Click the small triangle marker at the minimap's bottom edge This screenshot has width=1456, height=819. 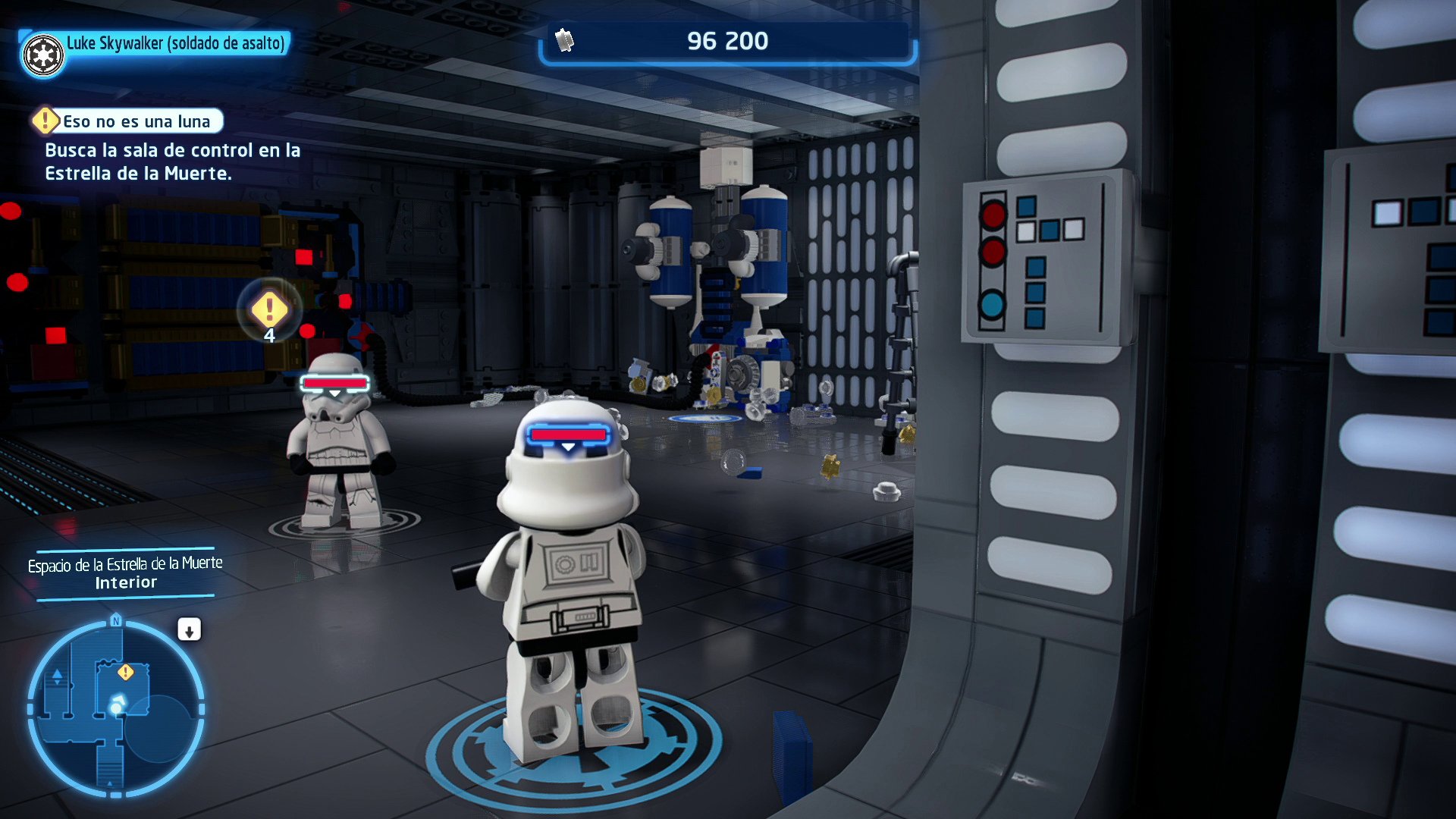[109, 783]
